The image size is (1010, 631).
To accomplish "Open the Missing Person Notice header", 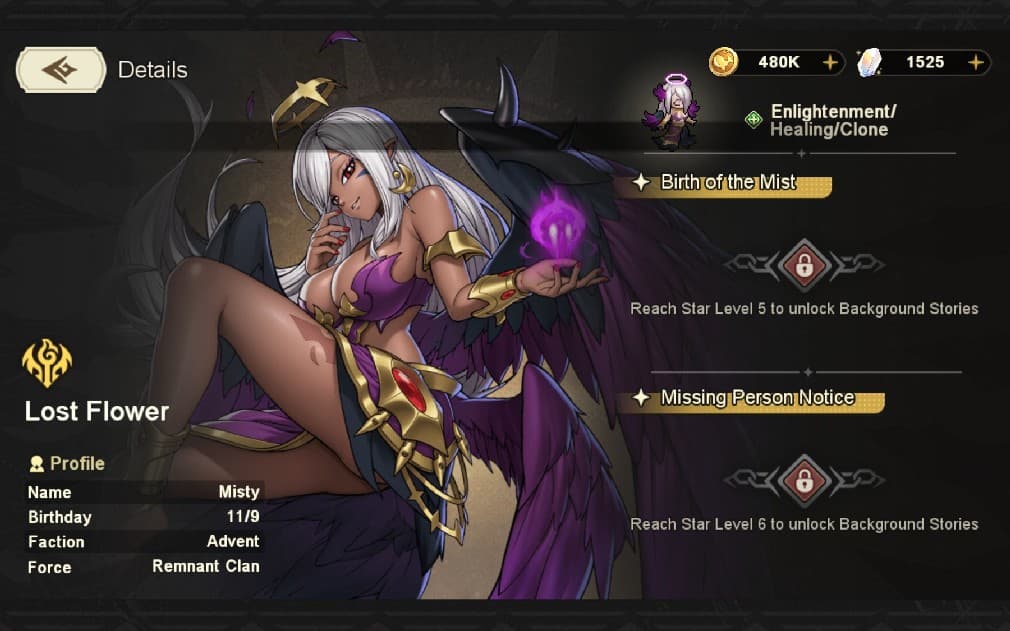I will coord(757,398).
